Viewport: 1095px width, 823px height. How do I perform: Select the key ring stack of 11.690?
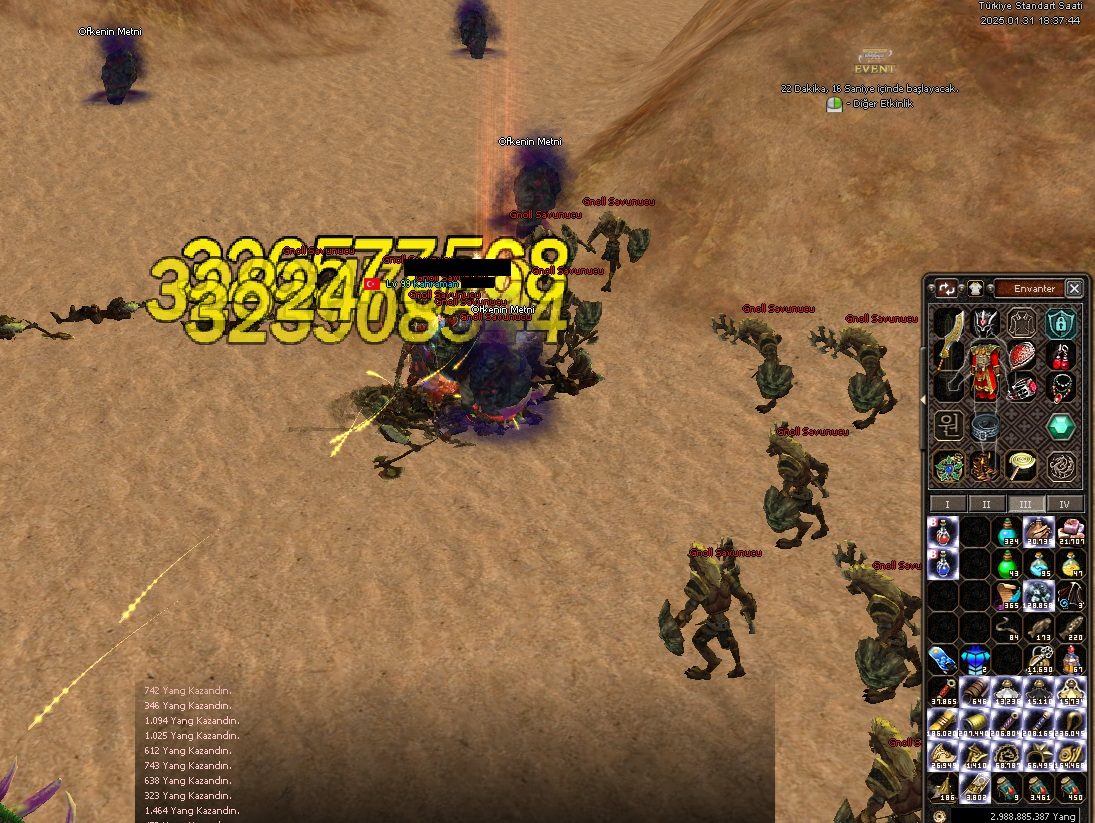coord(1040,660)
